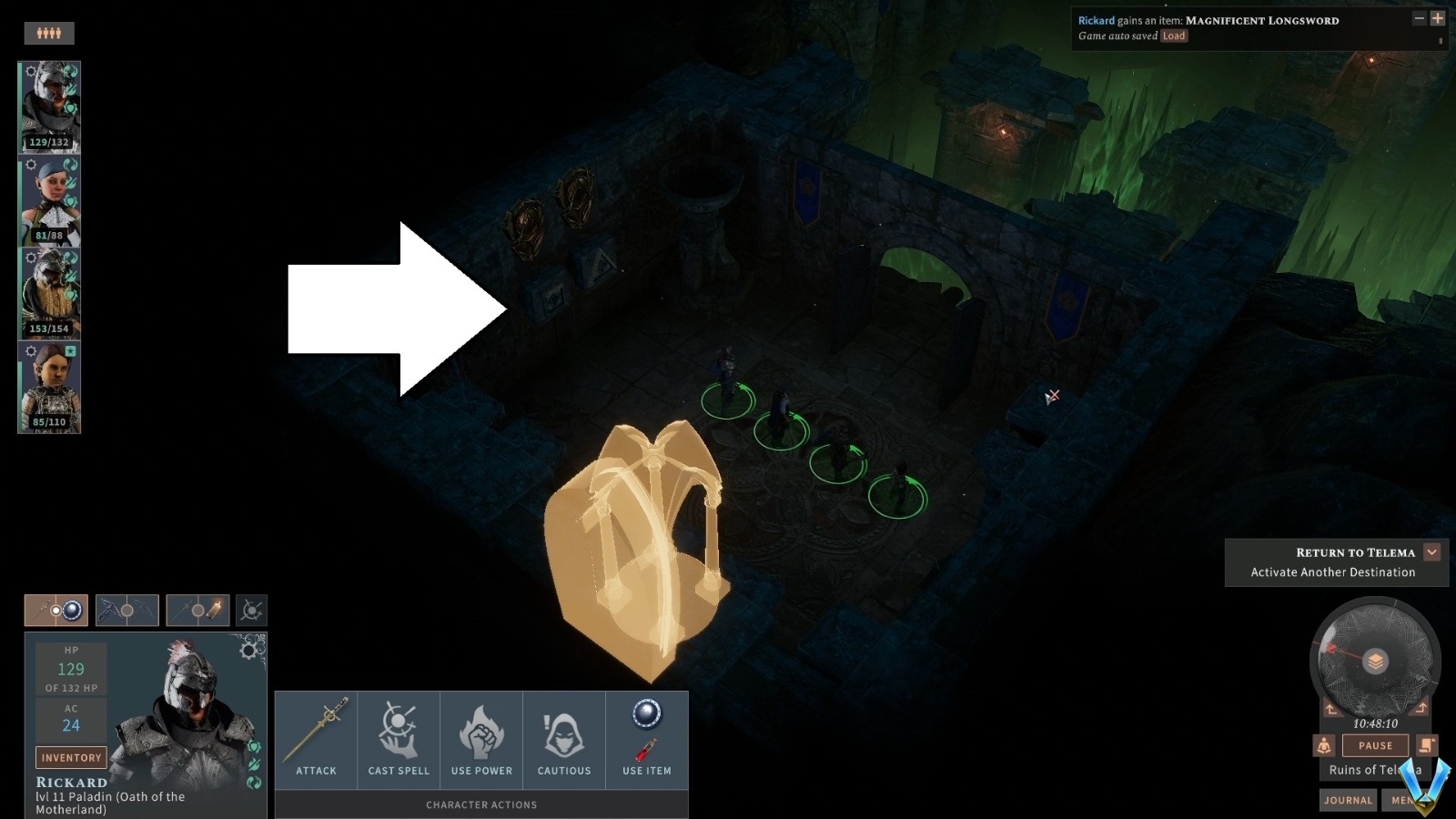Enable Cautious mode for Rickard
This screenshot has width=1456, height=819.
(x=564, y=733)
